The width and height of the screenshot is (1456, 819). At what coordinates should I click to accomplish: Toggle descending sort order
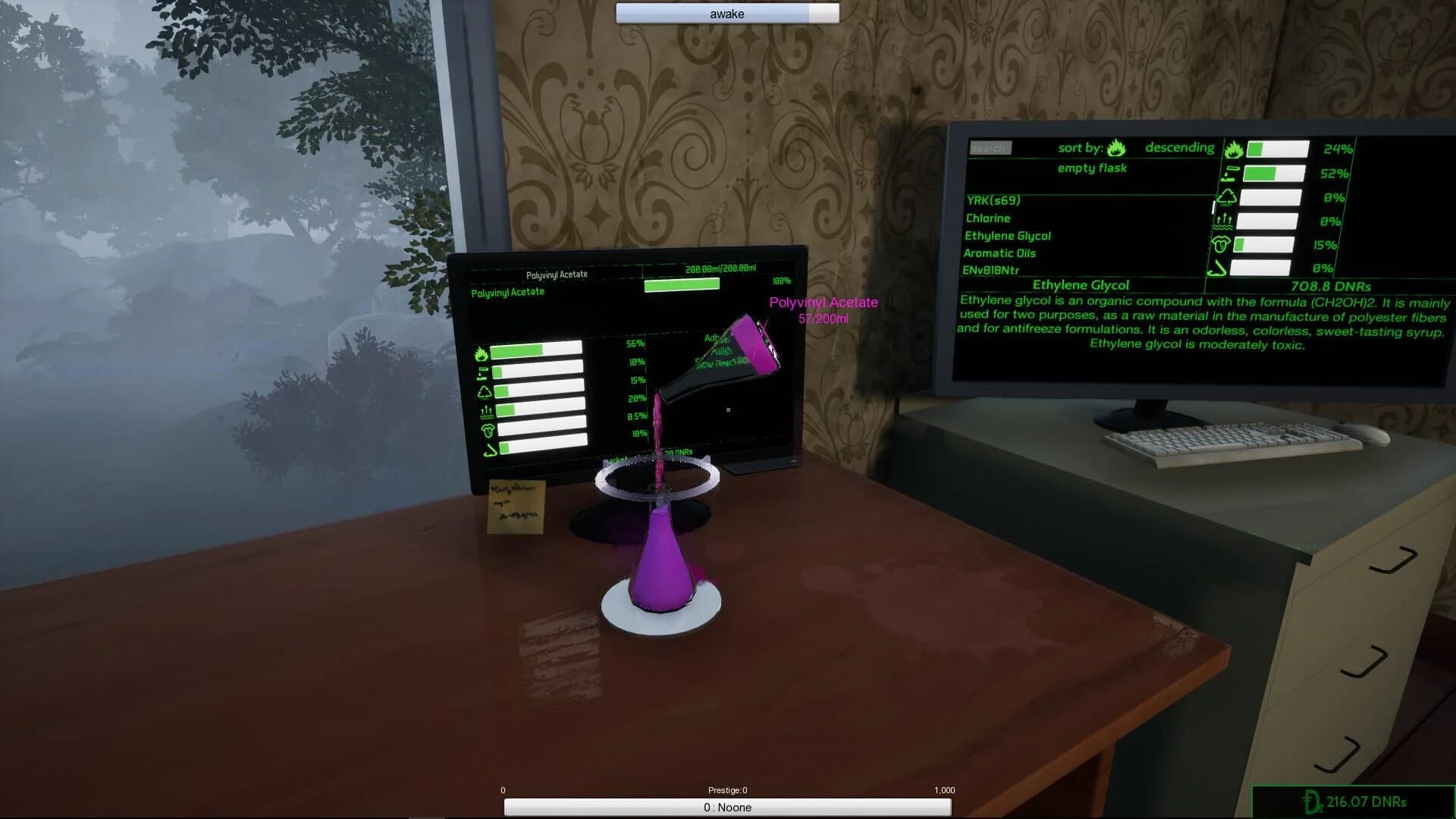1180,147
